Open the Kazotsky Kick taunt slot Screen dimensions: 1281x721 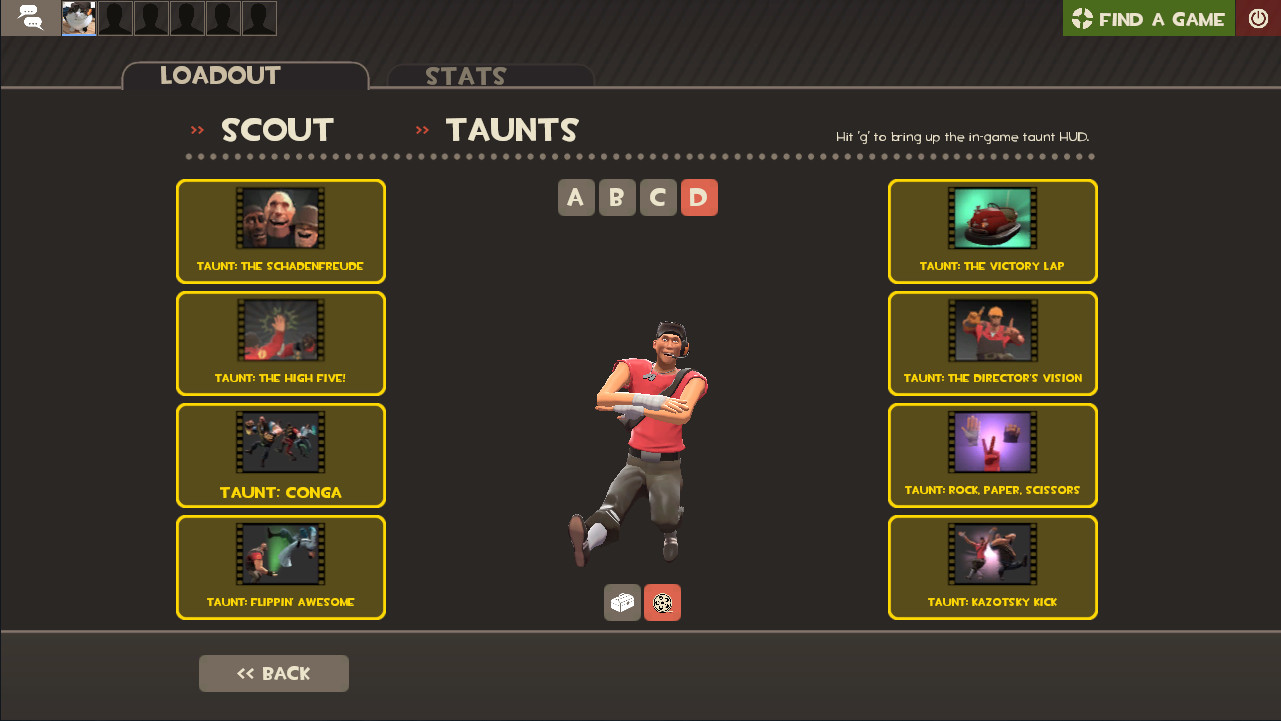tap(992, 567)
